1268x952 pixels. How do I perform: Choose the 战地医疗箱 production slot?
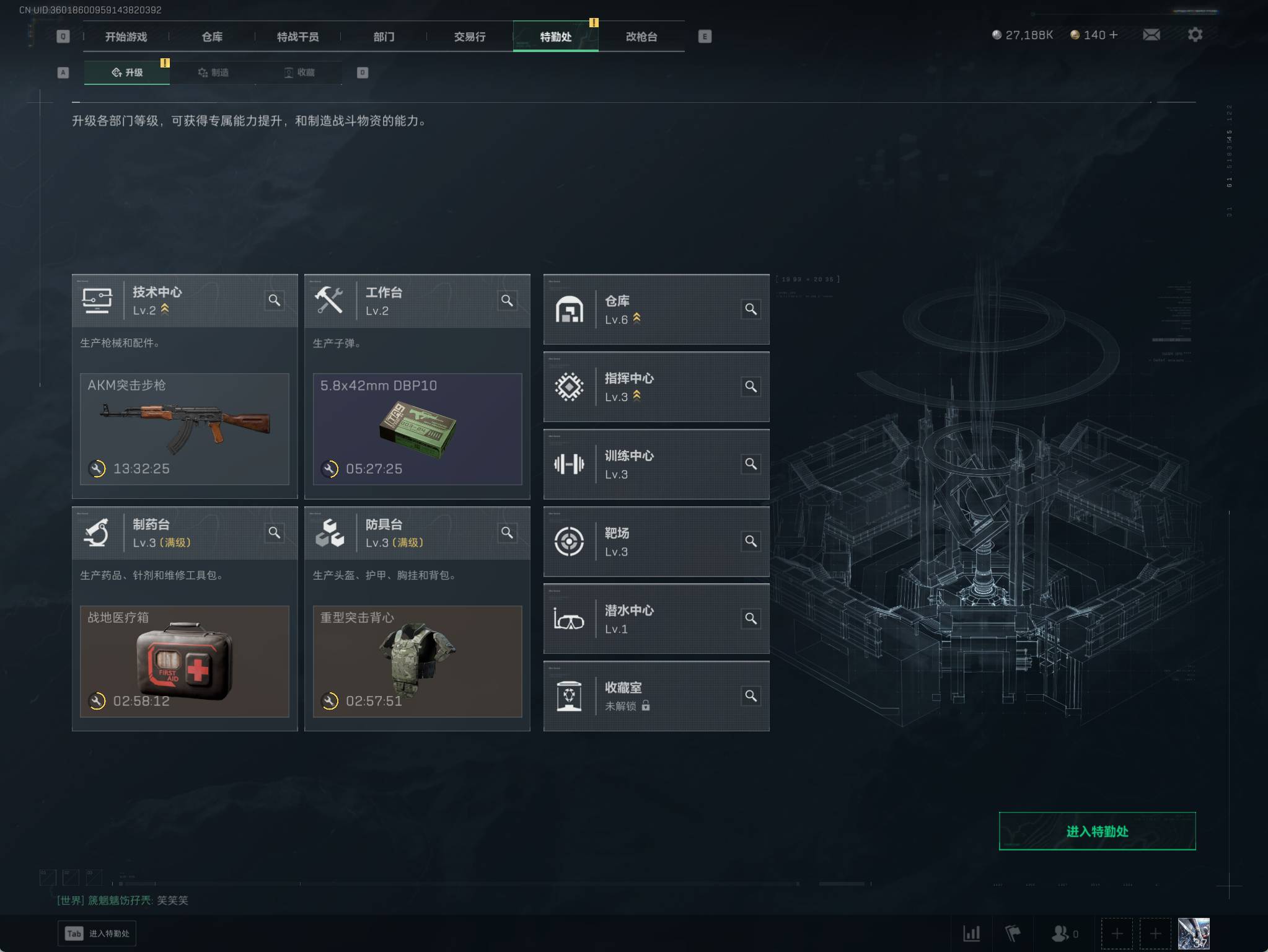[x=185, y=661]
